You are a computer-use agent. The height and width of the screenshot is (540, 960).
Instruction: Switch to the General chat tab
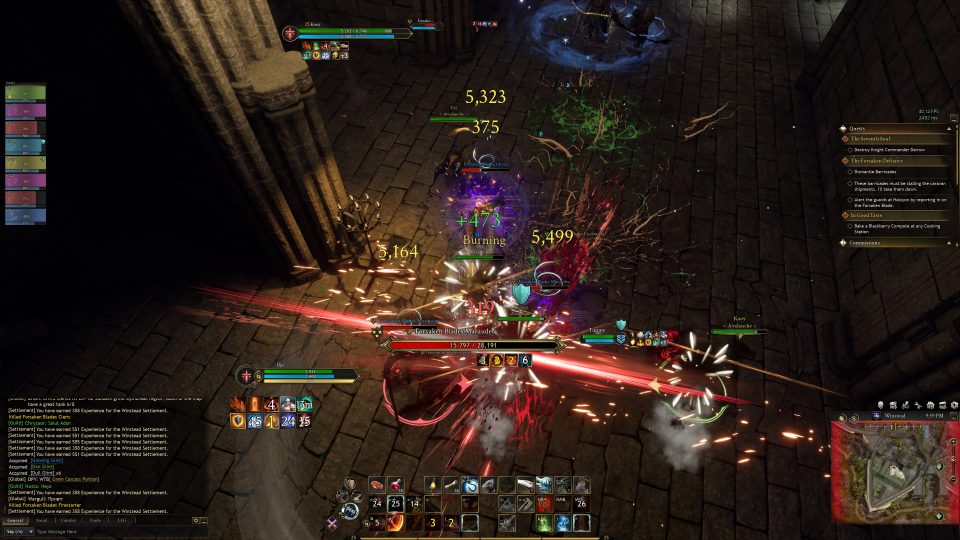pyautogui.click(x=16, y=520)
